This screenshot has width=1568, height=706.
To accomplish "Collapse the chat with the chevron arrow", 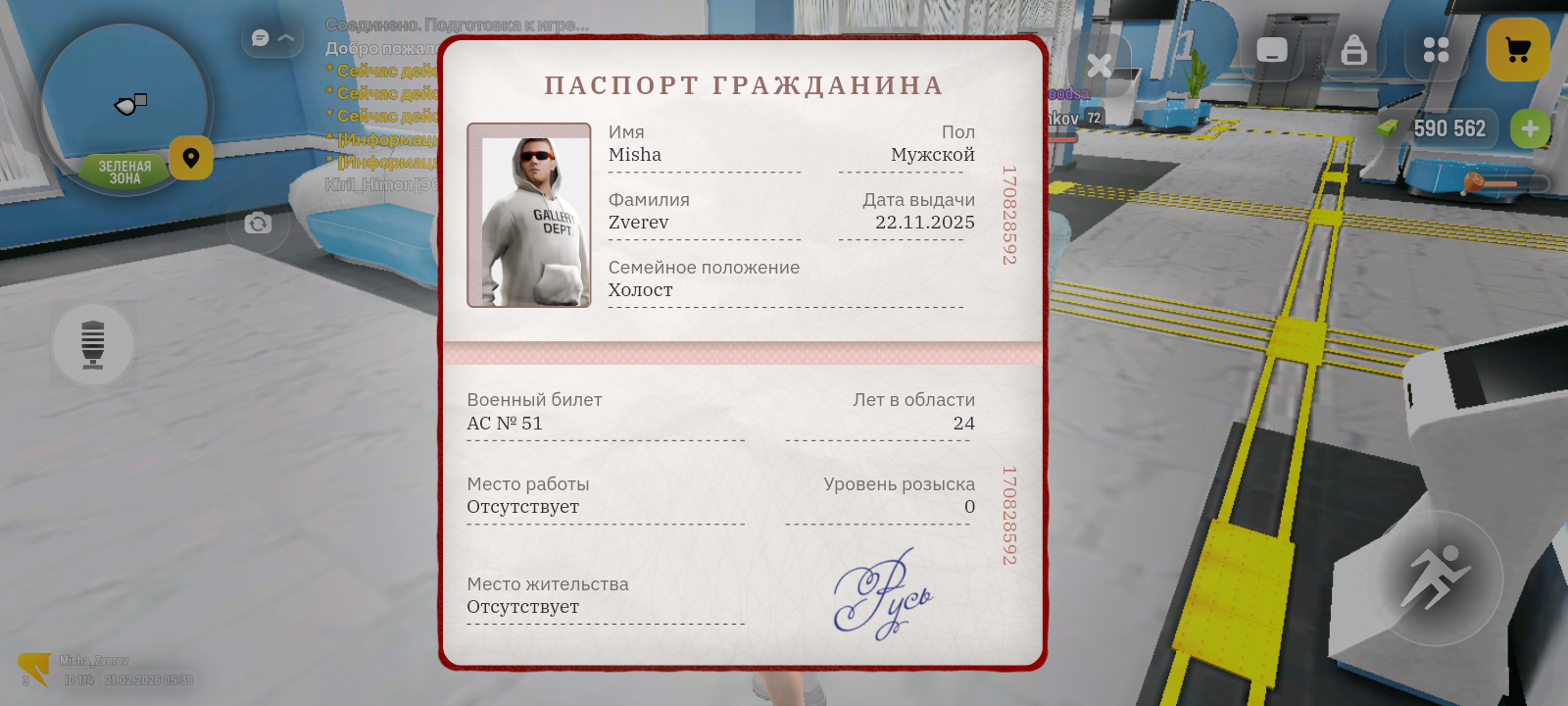I will pyautogui.click(x=286, y=37).
